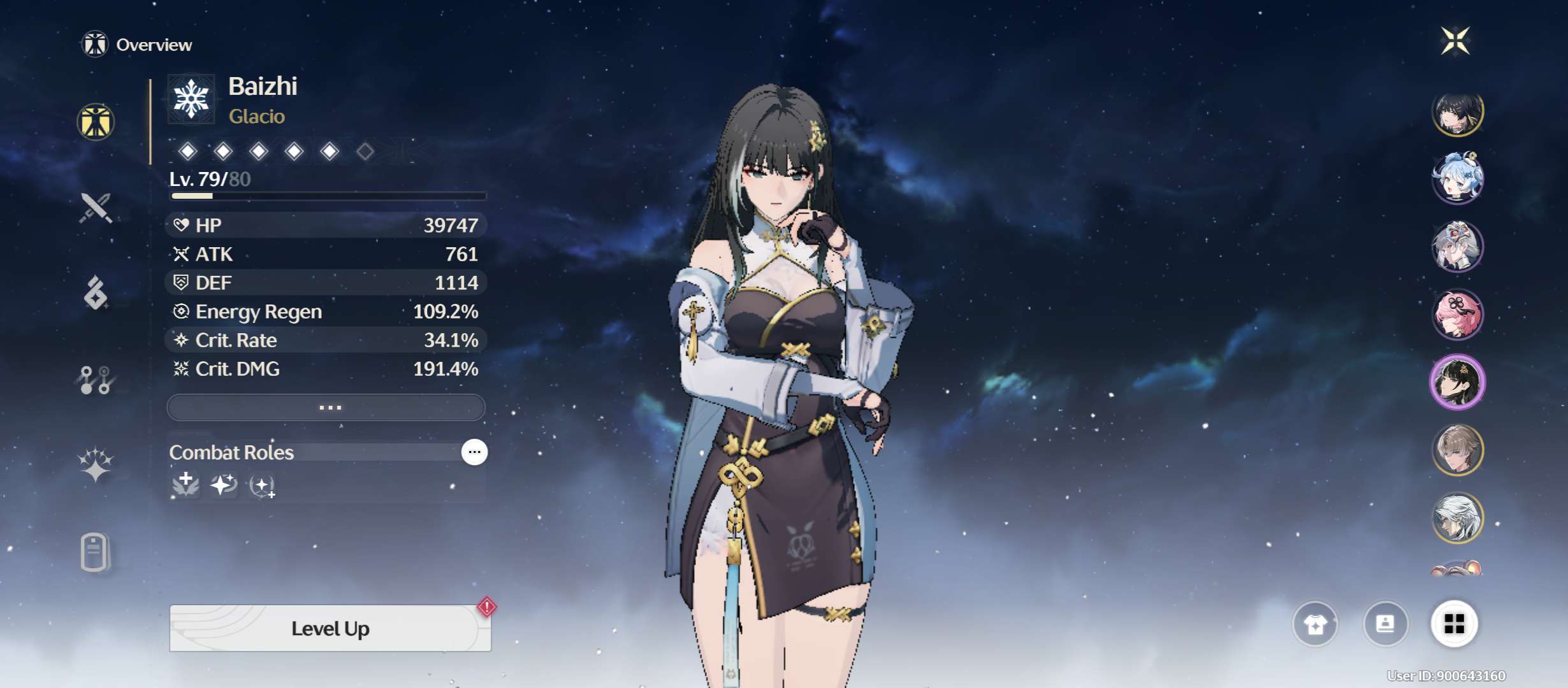Close the character overview screen
Image resolution: width=1568 pixels, height=688 pixels.
coord(1456,41)
